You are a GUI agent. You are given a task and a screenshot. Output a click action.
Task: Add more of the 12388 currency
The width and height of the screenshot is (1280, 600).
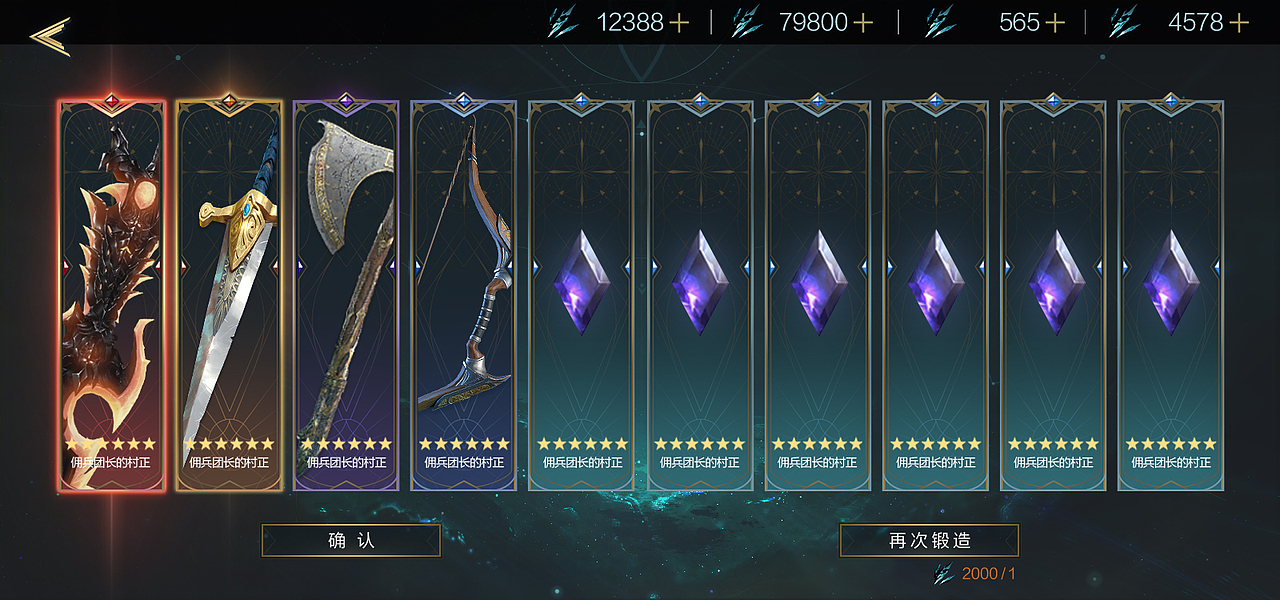(680, 23)
